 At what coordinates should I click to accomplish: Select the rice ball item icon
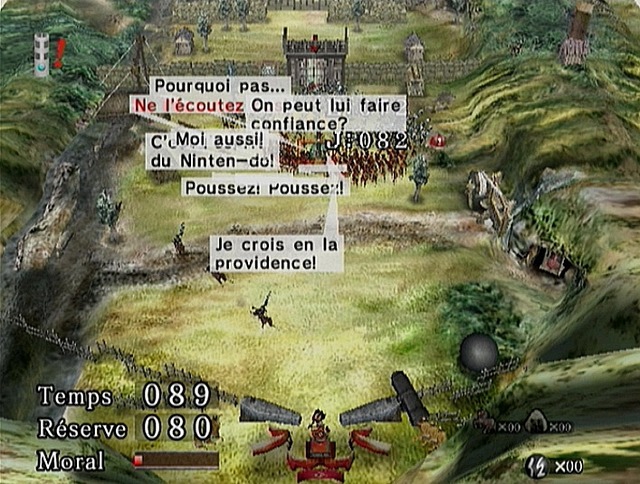[535, 424]
